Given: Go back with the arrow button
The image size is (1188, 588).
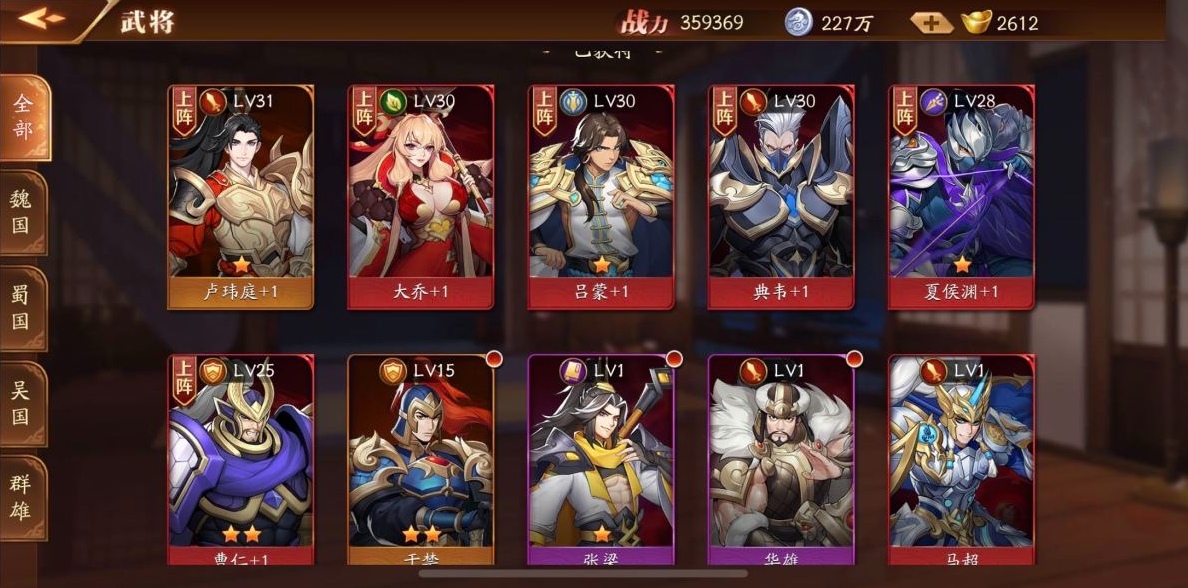Looking at the screenshot, I should tap(40, 19).
